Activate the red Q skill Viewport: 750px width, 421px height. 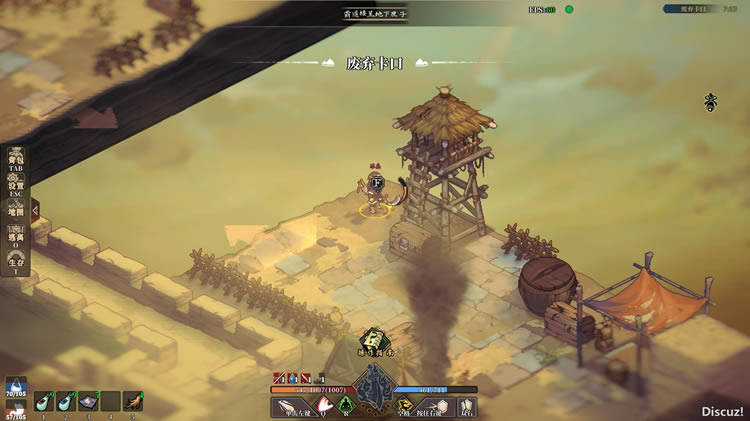click(x=324, y=406)
